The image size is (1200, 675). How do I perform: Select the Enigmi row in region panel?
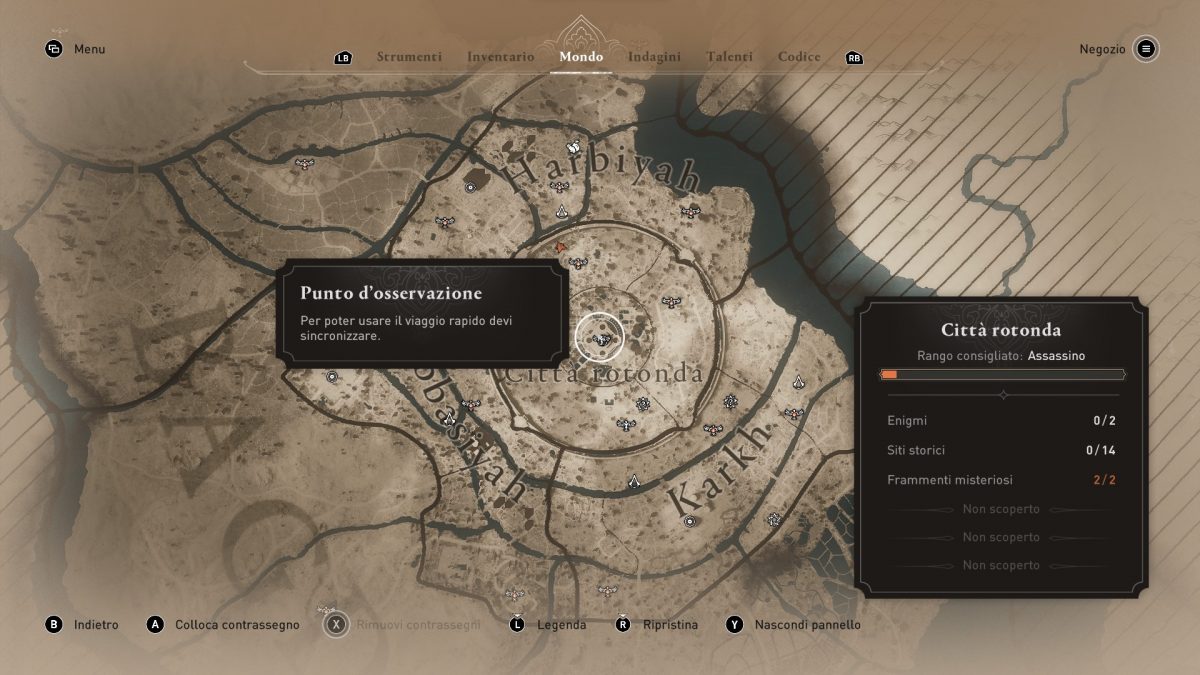[x=1001, y=421]
